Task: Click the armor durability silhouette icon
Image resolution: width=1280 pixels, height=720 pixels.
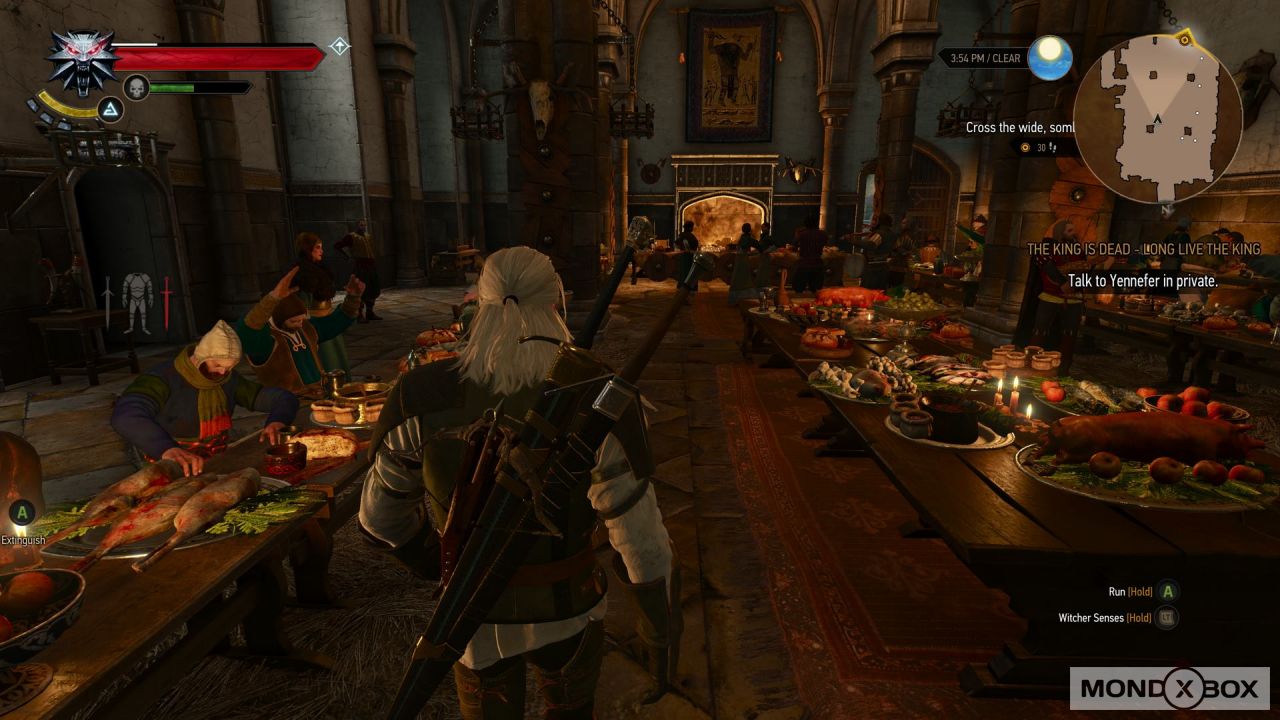Action: (136, 301)
